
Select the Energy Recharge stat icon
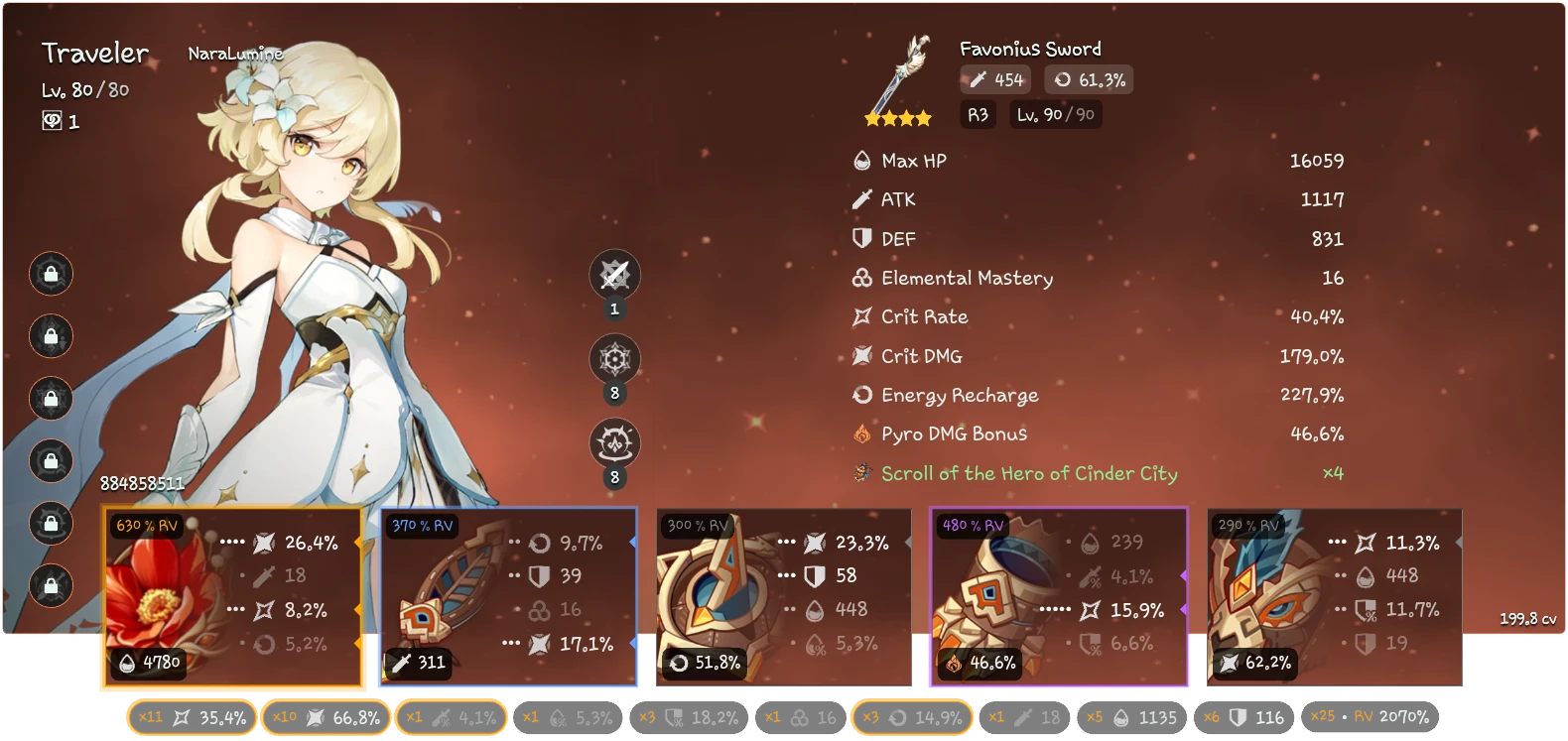(860, 395)
